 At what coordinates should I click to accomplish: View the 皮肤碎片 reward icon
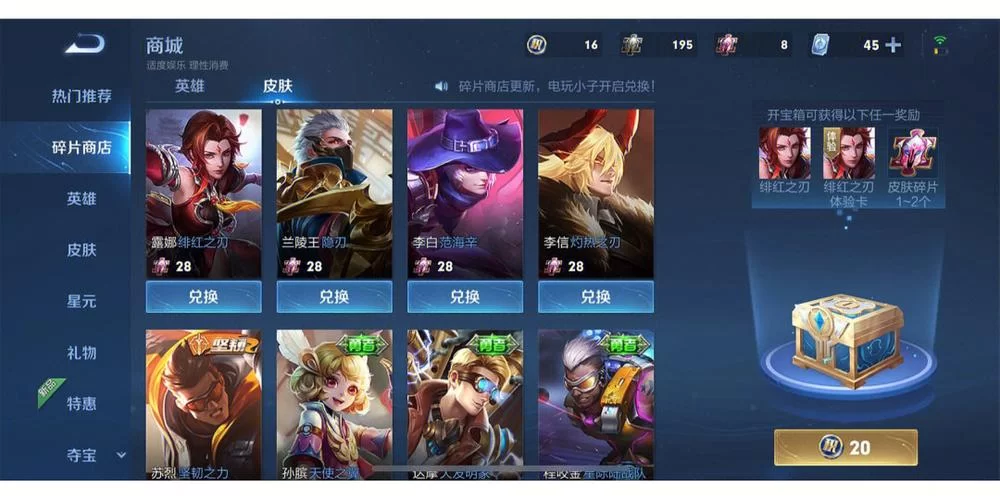coord(913,153)
